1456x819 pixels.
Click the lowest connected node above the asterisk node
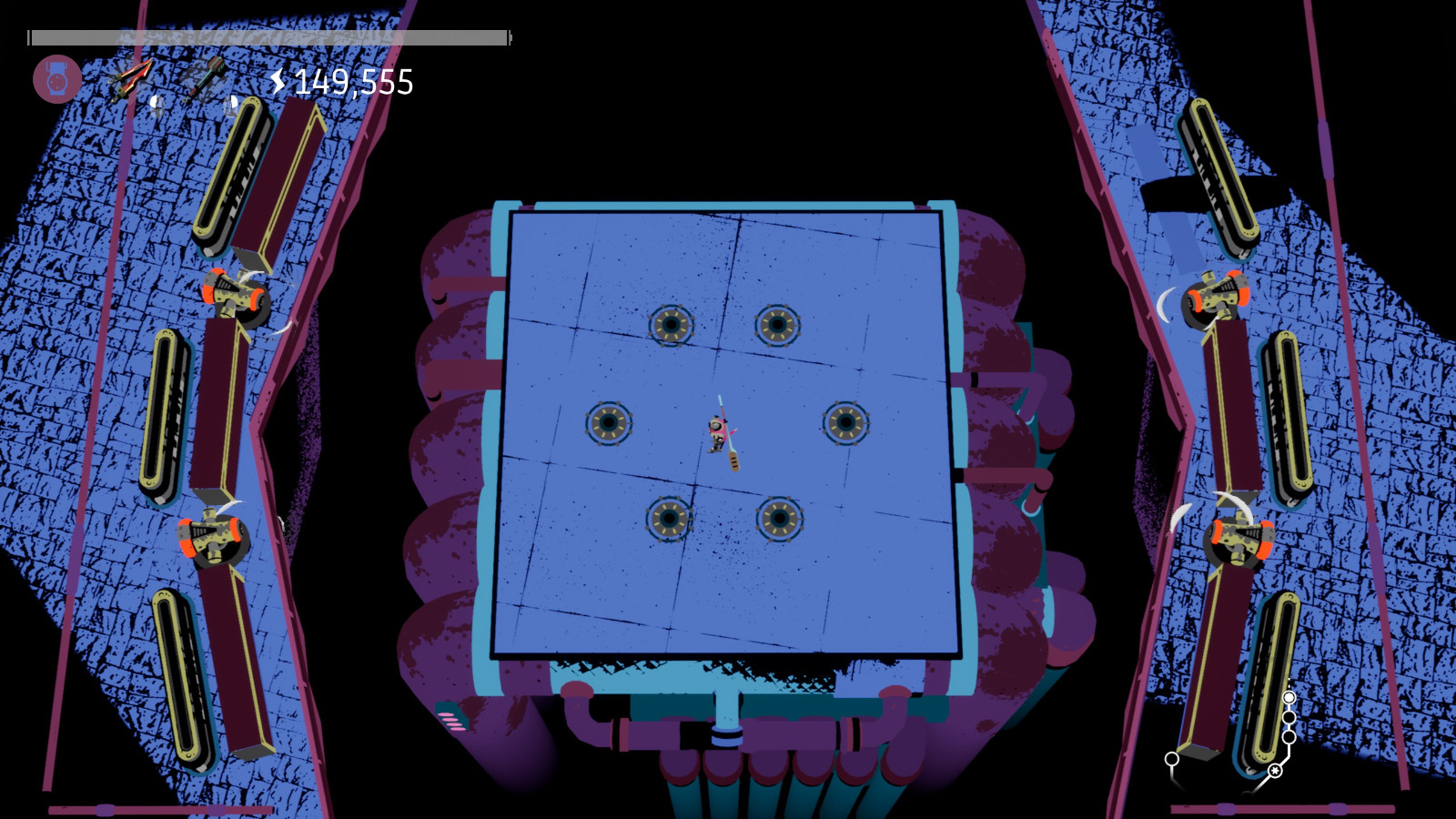pyautogui.click(x=1289, y=736)
